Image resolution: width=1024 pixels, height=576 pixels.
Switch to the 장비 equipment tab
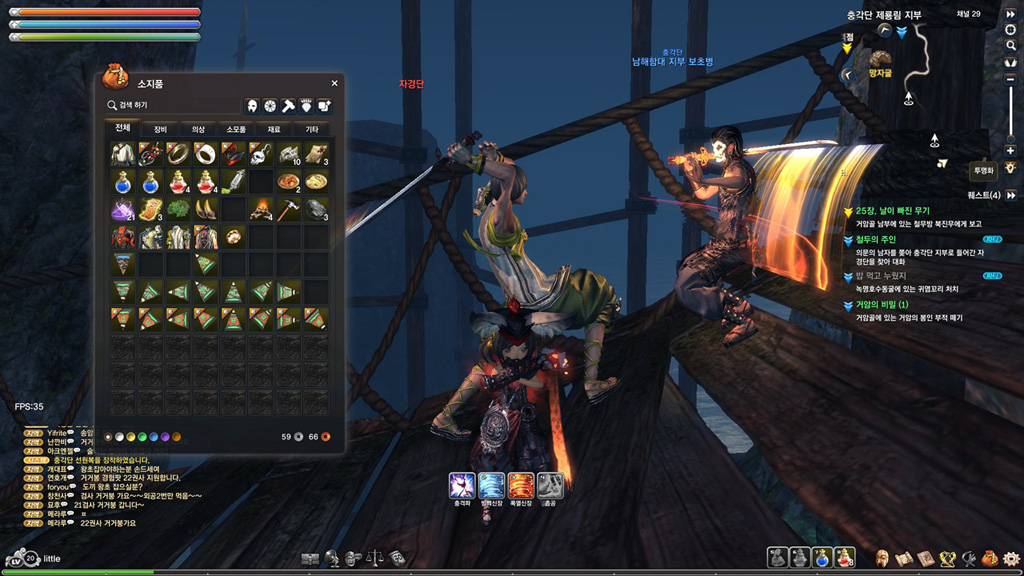(160, 129)
